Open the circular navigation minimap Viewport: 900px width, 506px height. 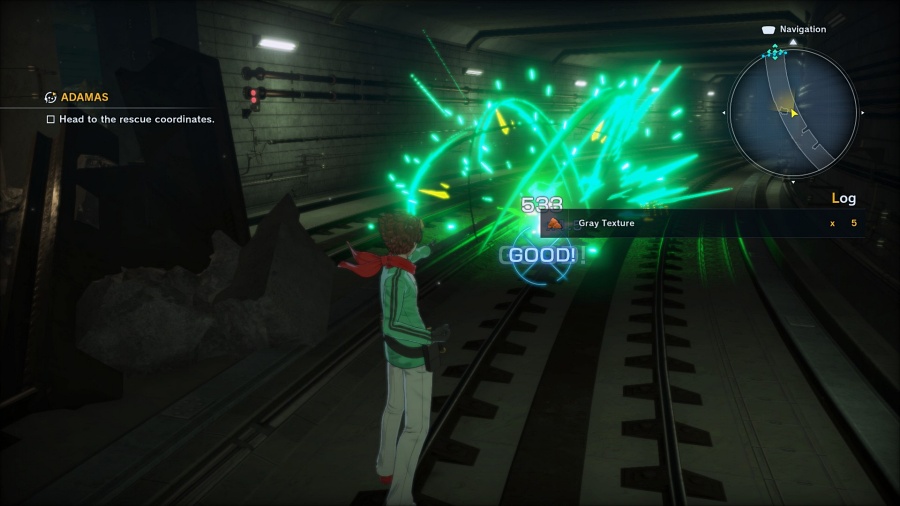792,110
